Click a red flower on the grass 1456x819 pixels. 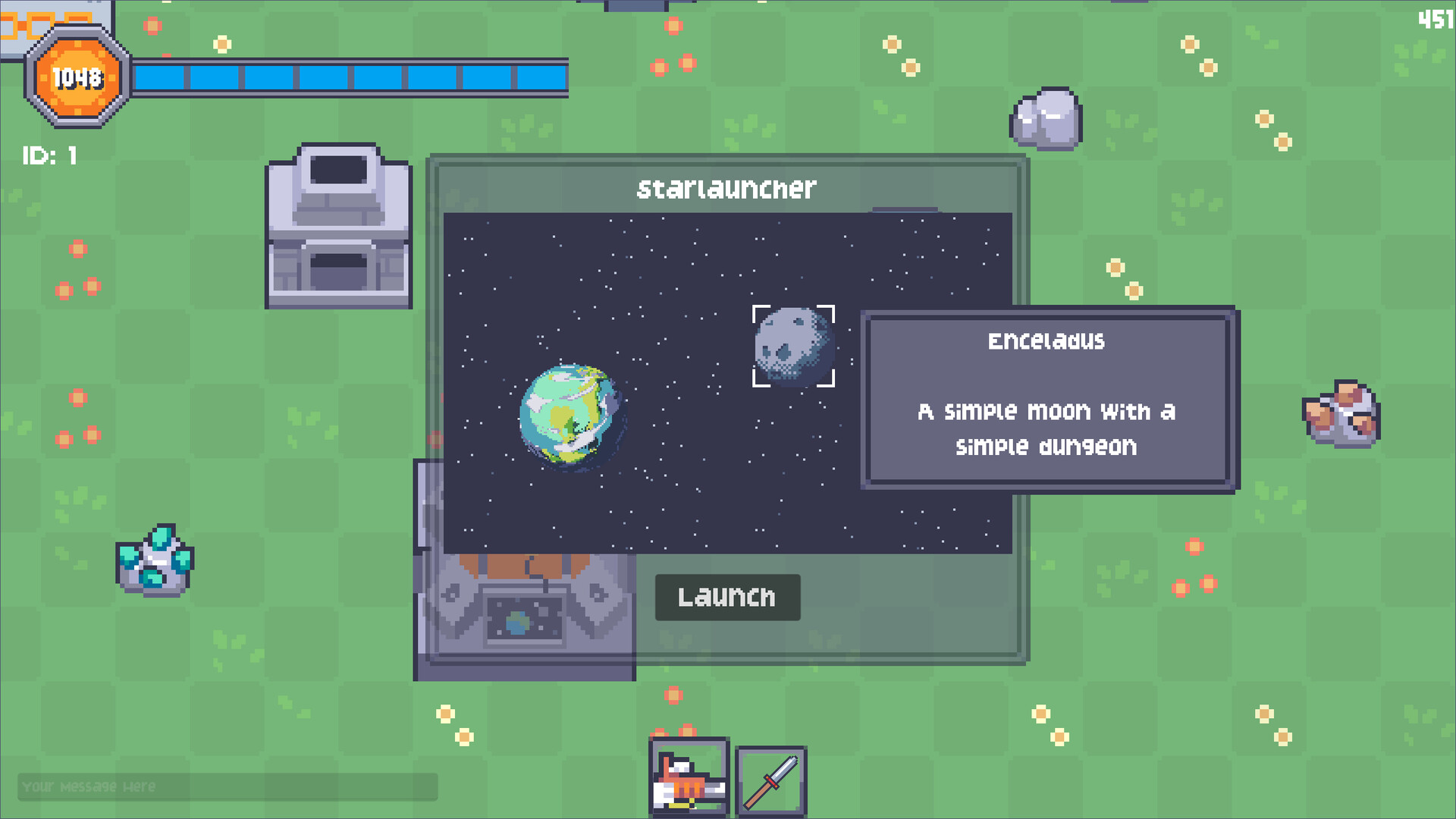pyautogui.click(x=78, y=248)
